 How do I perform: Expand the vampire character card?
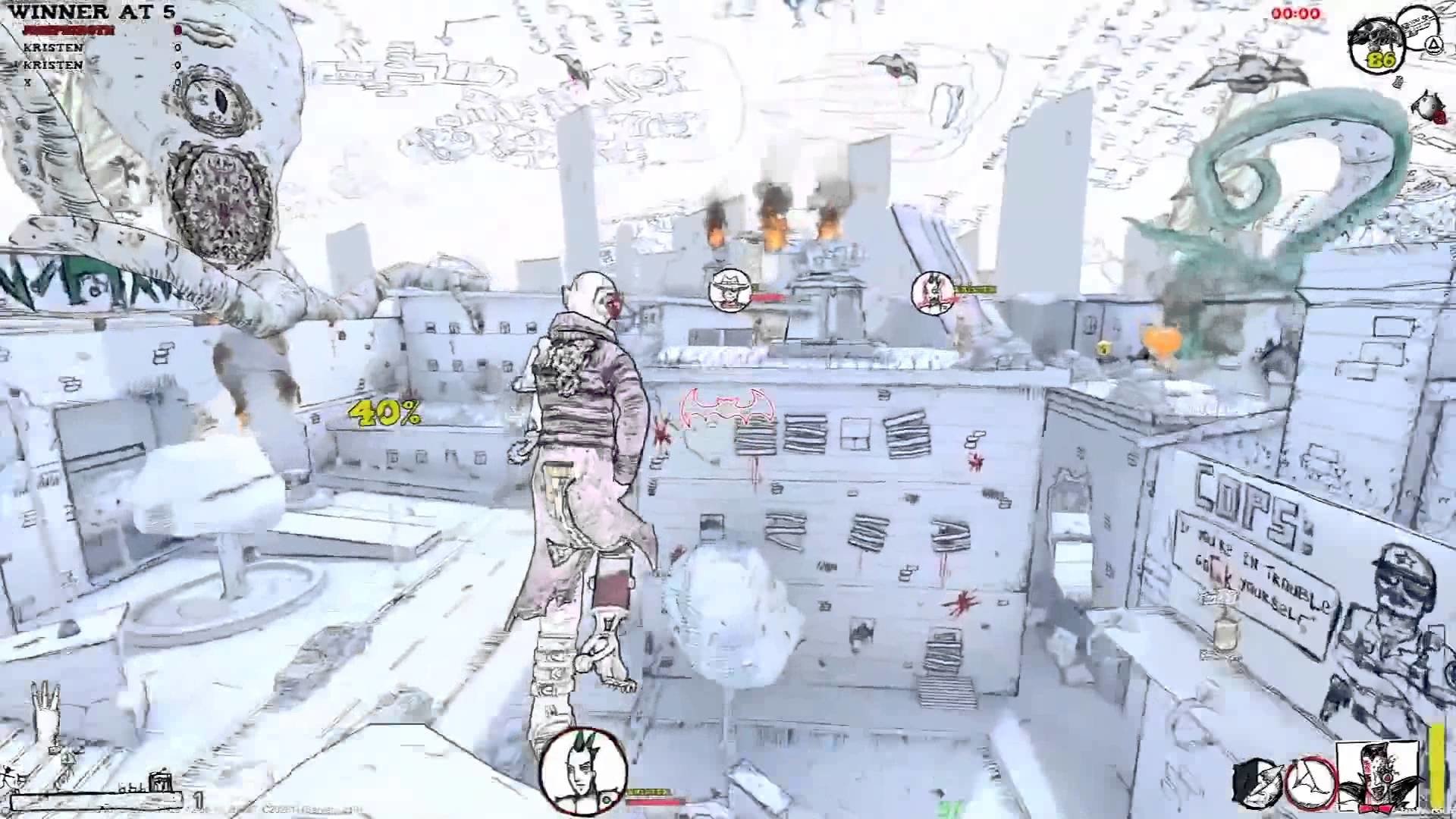[x=1376, y=777]
